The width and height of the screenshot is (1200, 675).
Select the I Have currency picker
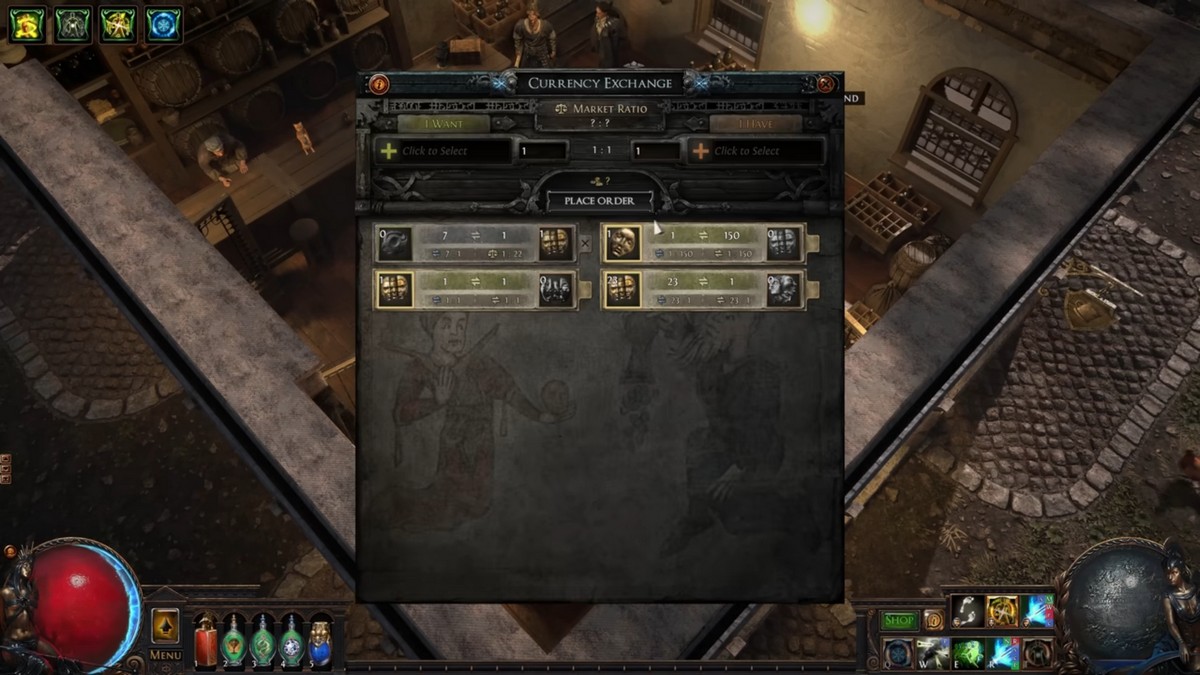tap(756, 151)
